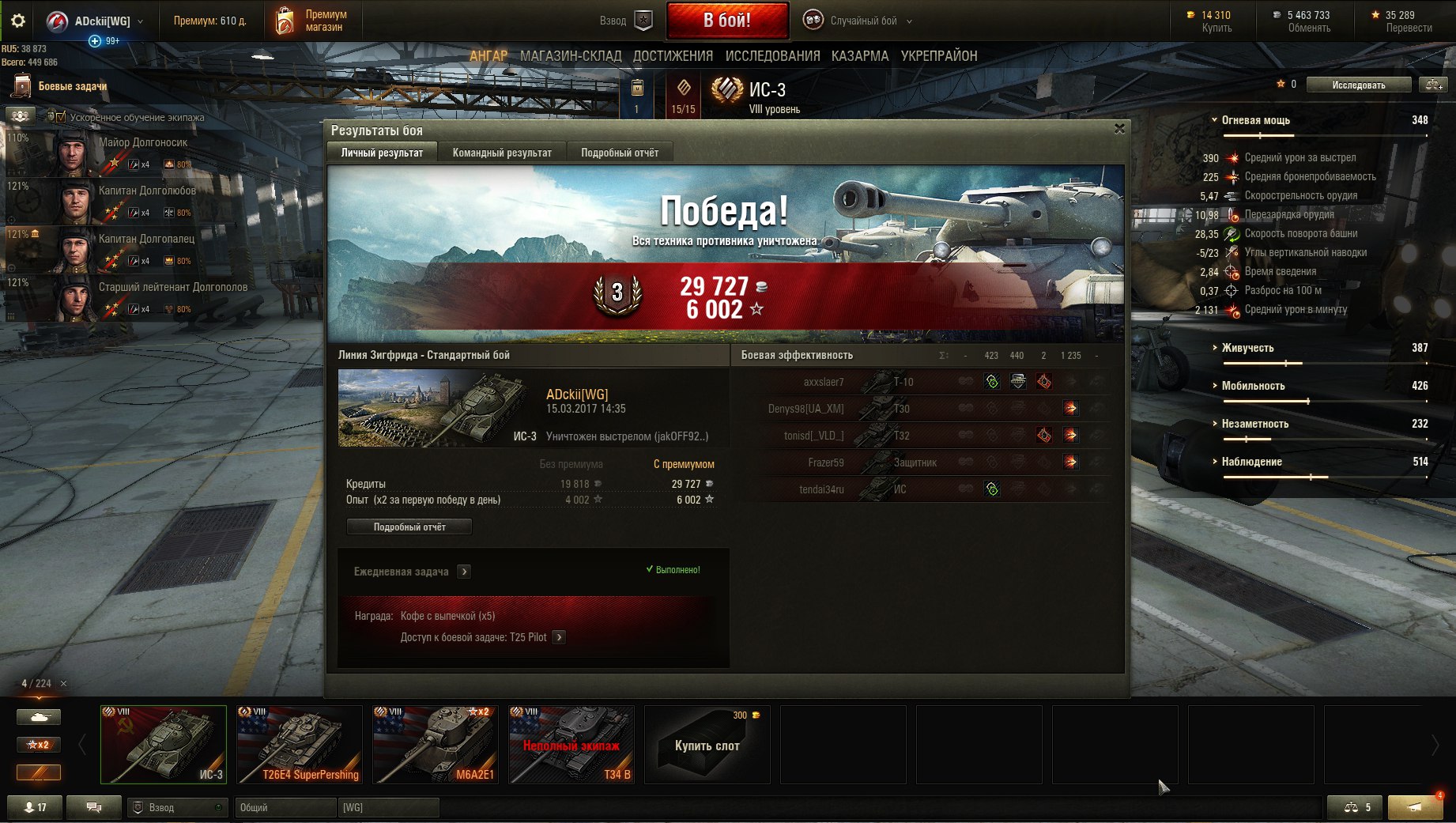Select the M6A2E1 tank in carousel

click(436, 744)
